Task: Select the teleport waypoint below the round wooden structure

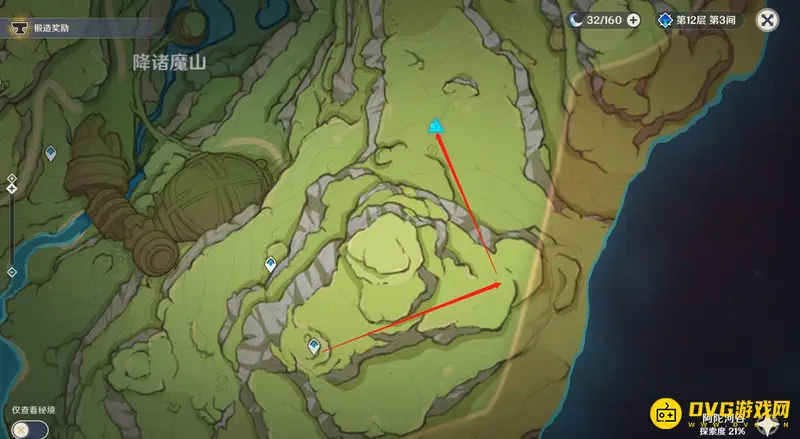Action: point(270,265)
